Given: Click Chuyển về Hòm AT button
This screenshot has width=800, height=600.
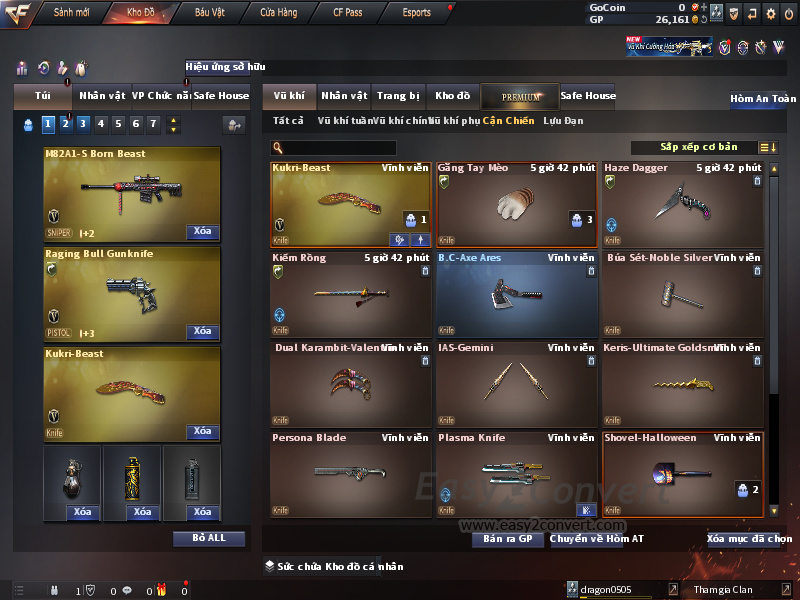Looking at the screenshot, I should point(597,539).
